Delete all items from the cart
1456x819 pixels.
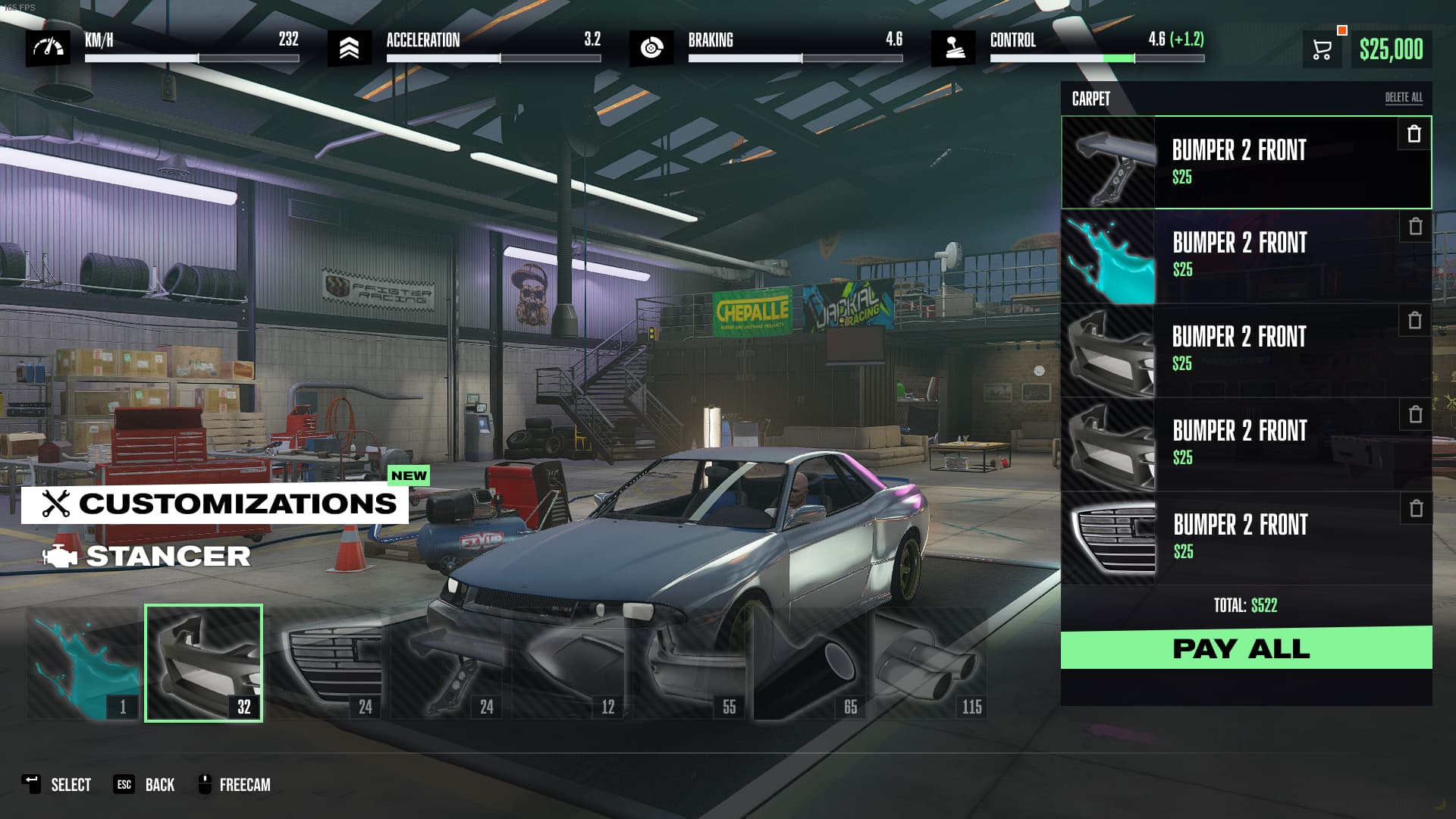[x=1404, y=98]
